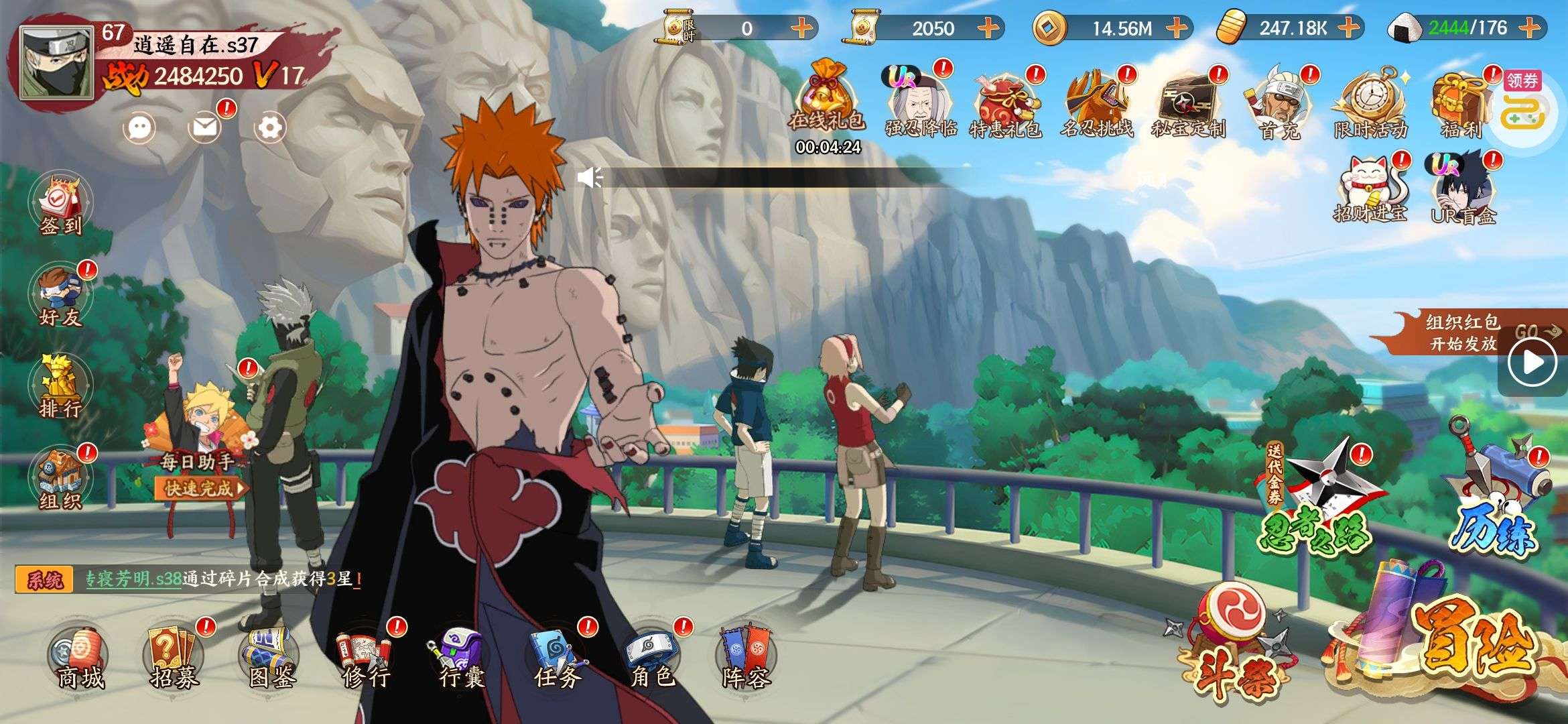
Task: Open the mail envelope inbox
Action: click(205, 127)
